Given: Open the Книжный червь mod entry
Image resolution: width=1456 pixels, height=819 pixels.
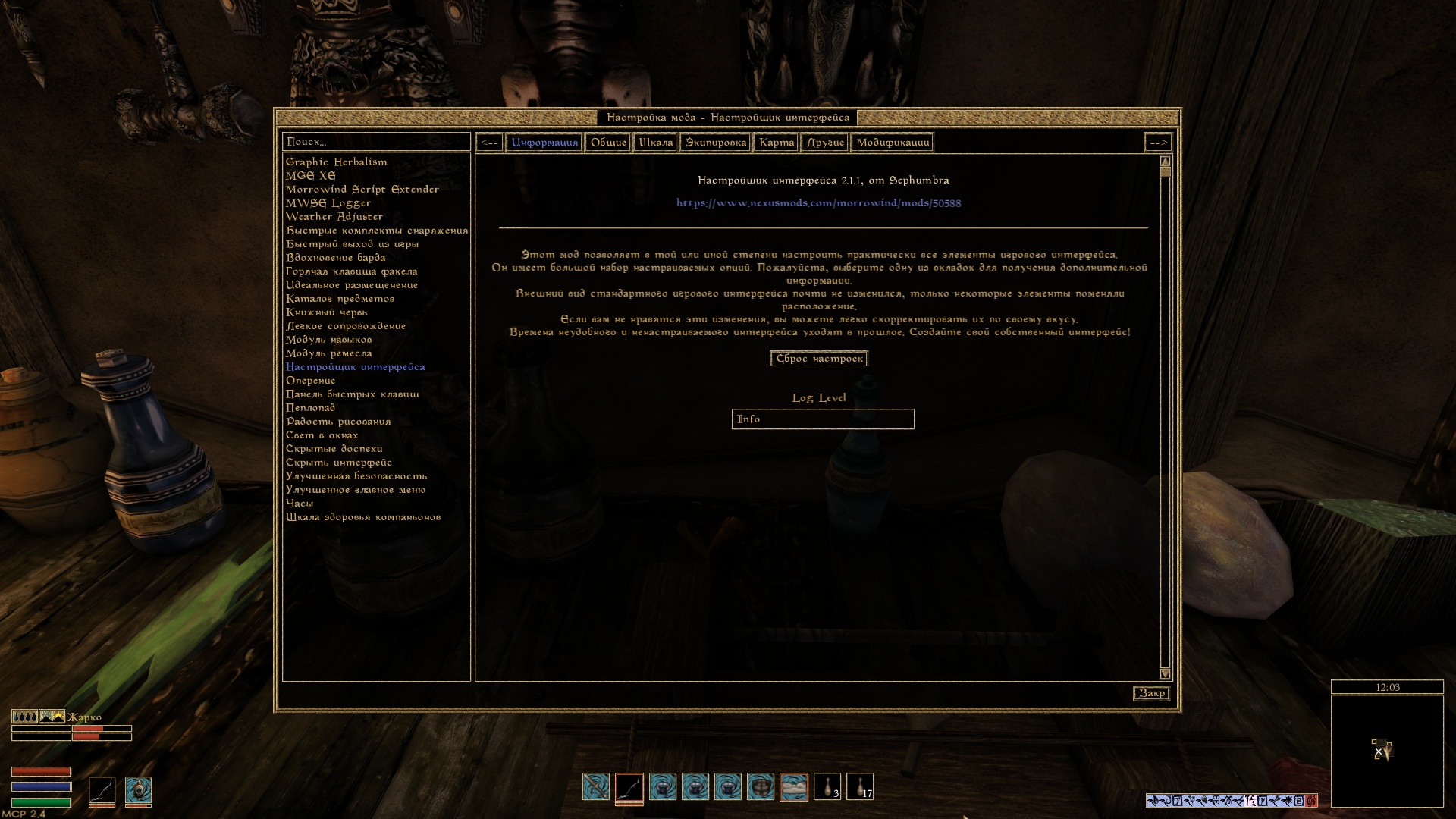Looking at the screenshot, I should tap(326, 312).
